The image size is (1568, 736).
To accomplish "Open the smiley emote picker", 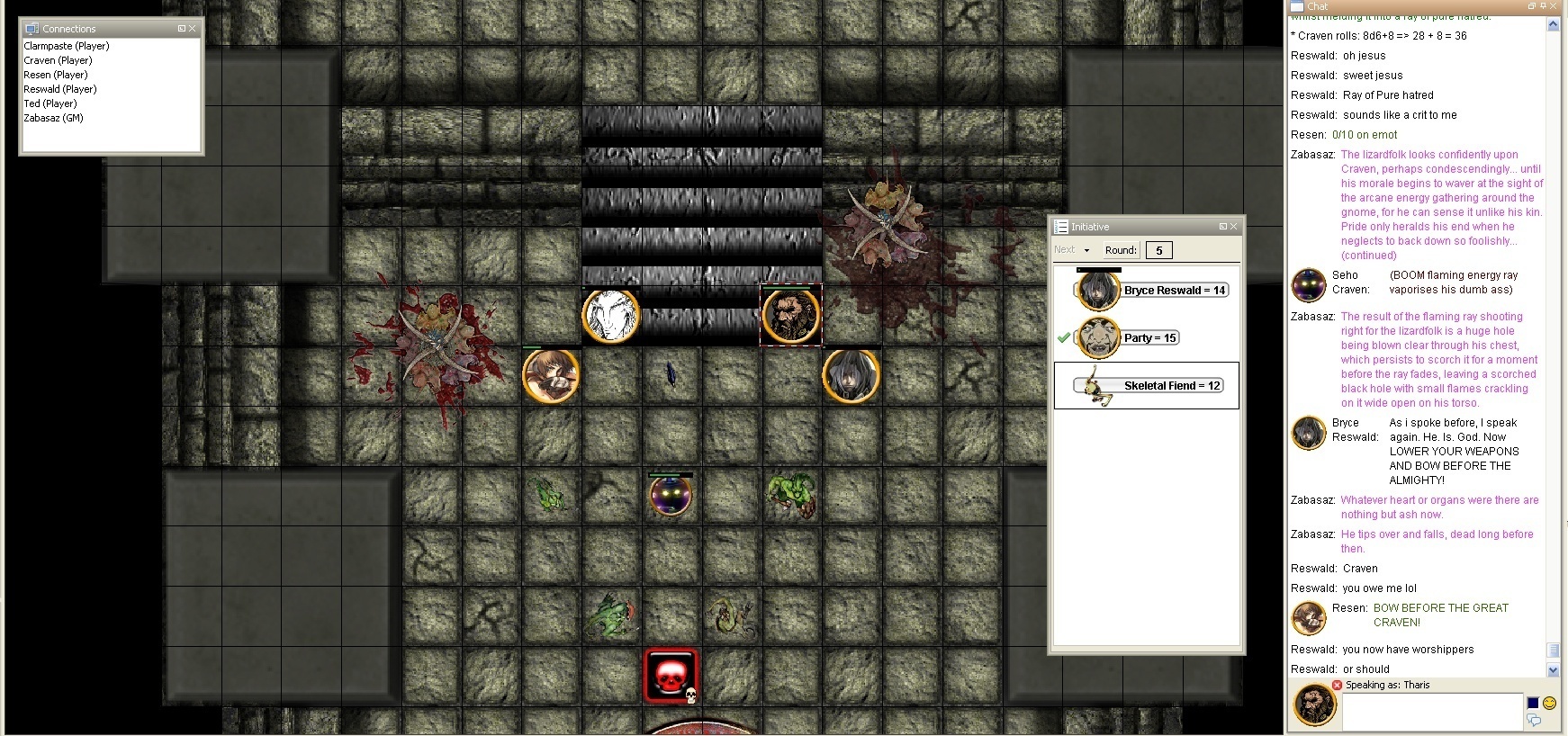I will (1549, 703).
